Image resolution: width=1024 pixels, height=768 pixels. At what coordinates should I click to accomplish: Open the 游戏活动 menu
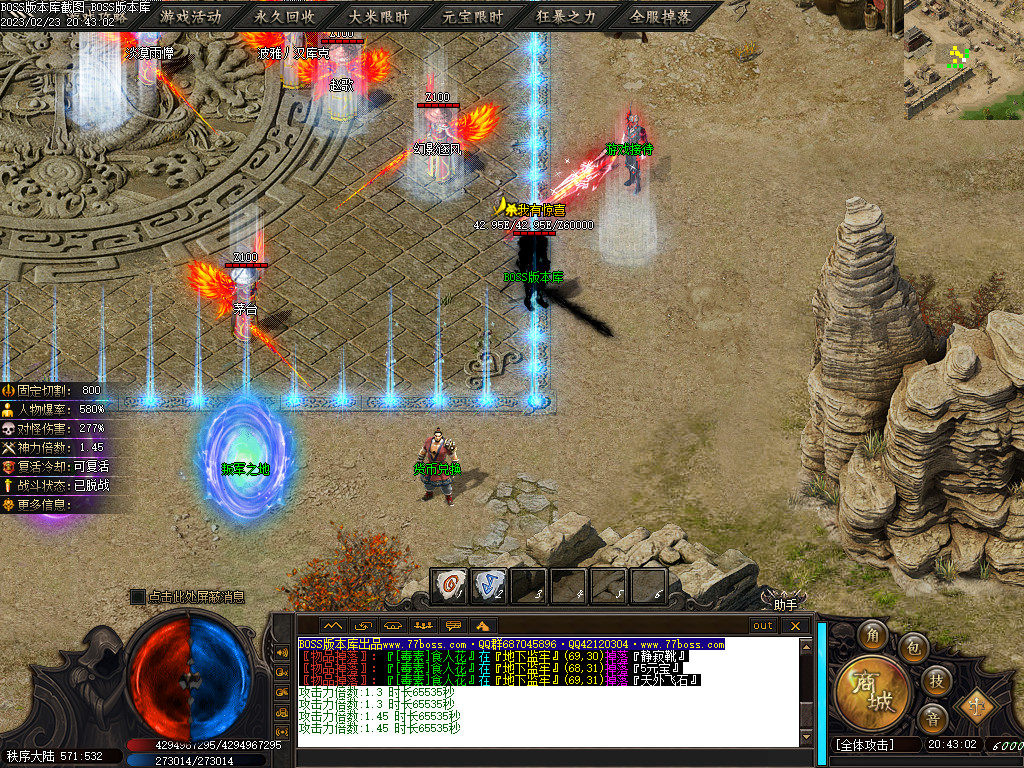(x=190, y=17)
